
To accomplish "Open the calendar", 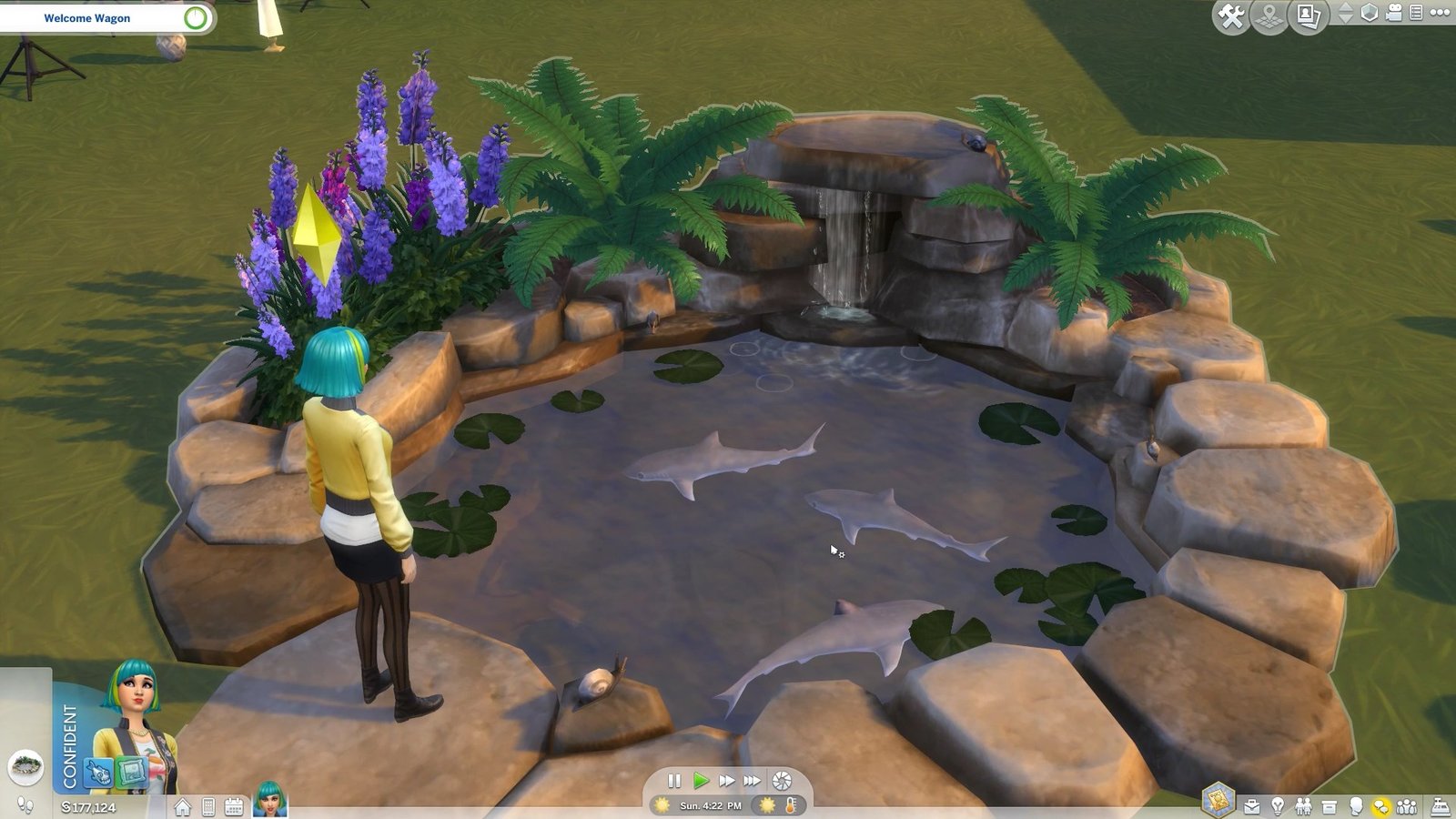I will coord(234,807).
